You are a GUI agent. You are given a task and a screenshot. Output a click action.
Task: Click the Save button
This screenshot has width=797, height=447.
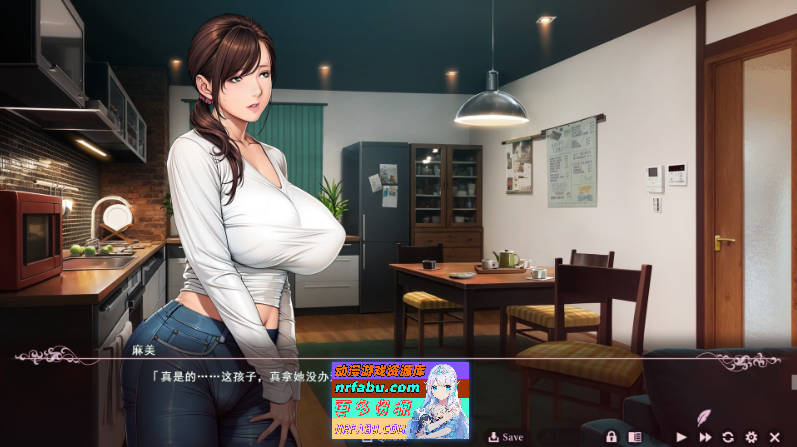point(506,437)
